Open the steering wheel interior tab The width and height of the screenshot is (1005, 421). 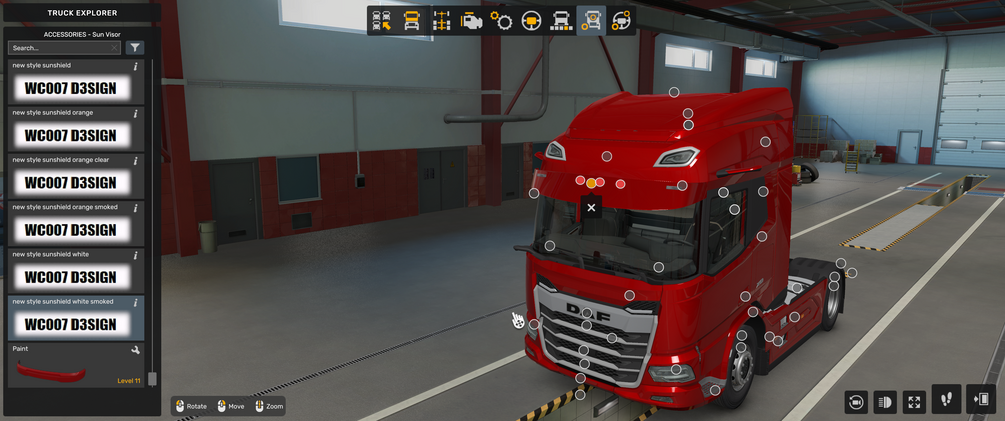point(531,21)
